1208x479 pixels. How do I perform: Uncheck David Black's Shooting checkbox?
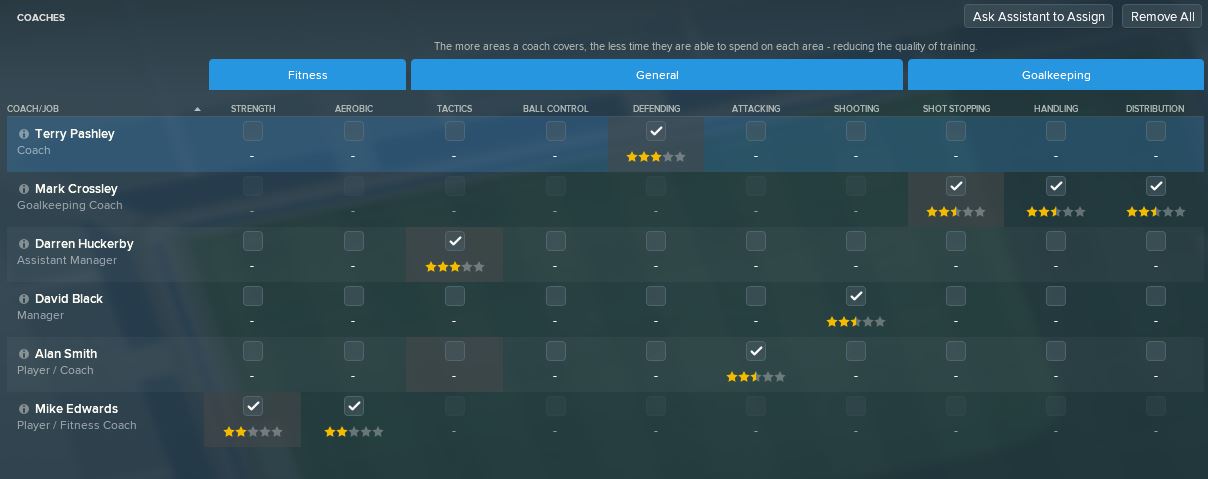856,296
